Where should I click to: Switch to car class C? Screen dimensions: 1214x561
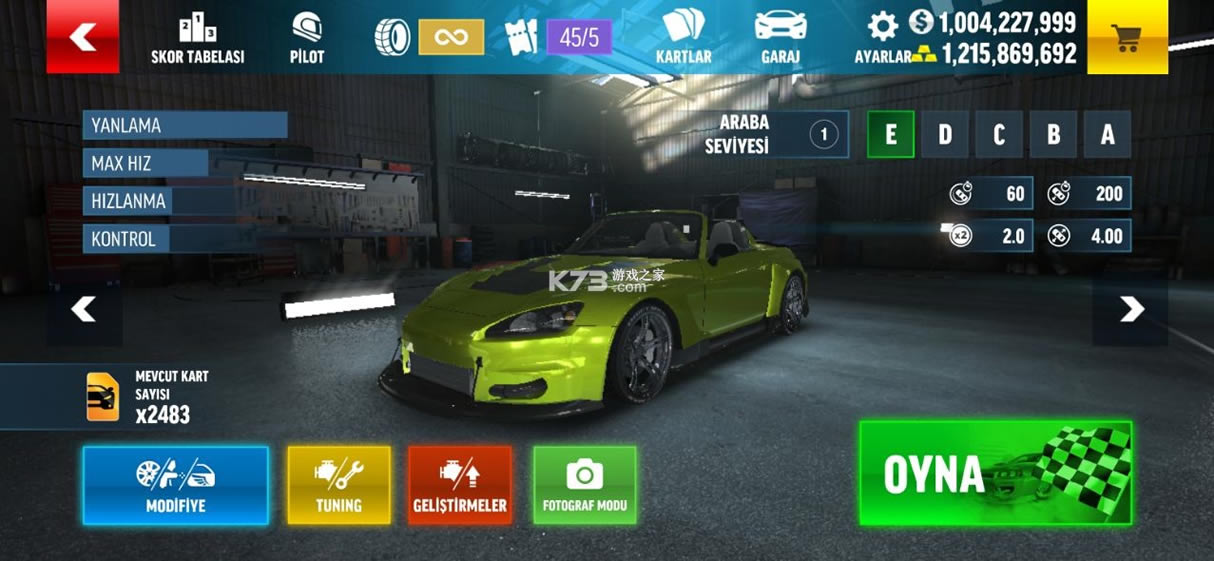(x=998, y=135)
